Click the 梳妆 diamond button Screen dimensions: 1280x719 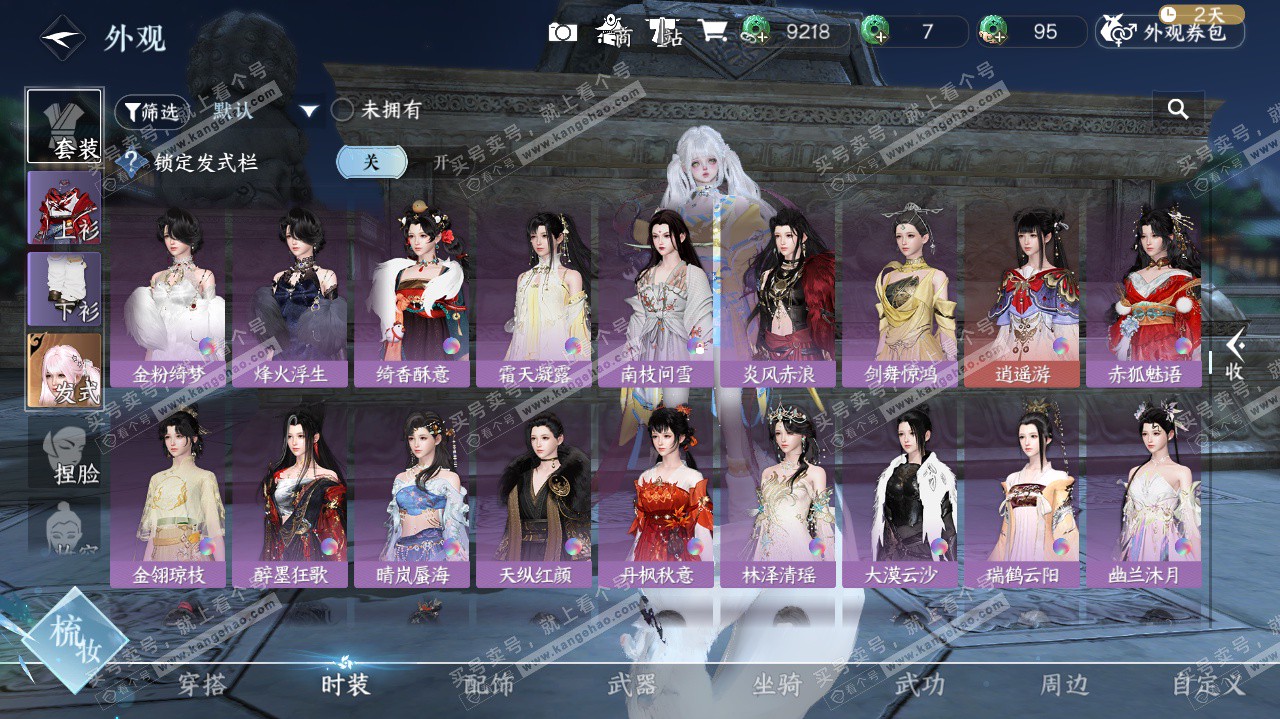pos(74,640)
